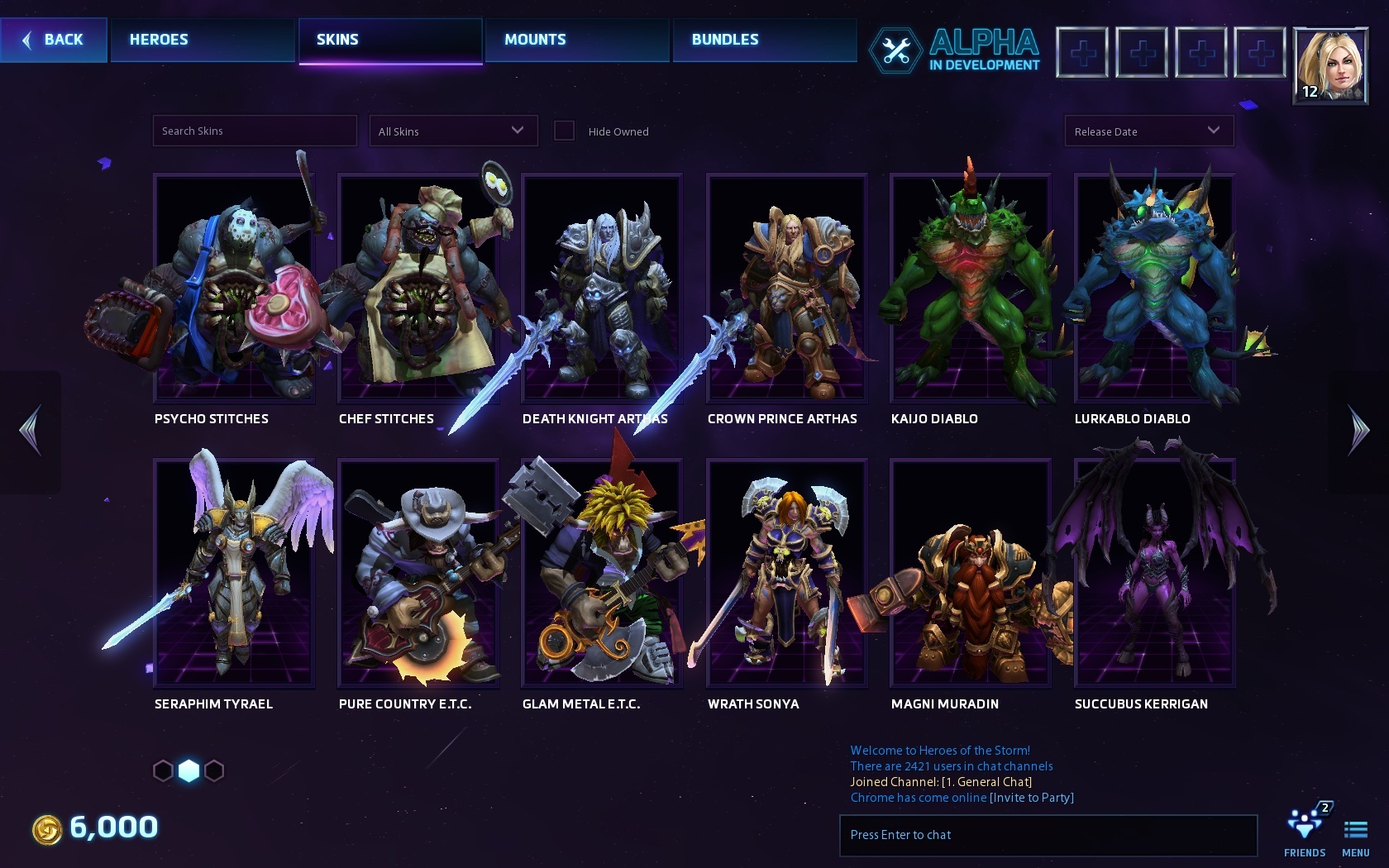View the Magni Muradin skin
1389x868 pixels.
click(970, 573)
